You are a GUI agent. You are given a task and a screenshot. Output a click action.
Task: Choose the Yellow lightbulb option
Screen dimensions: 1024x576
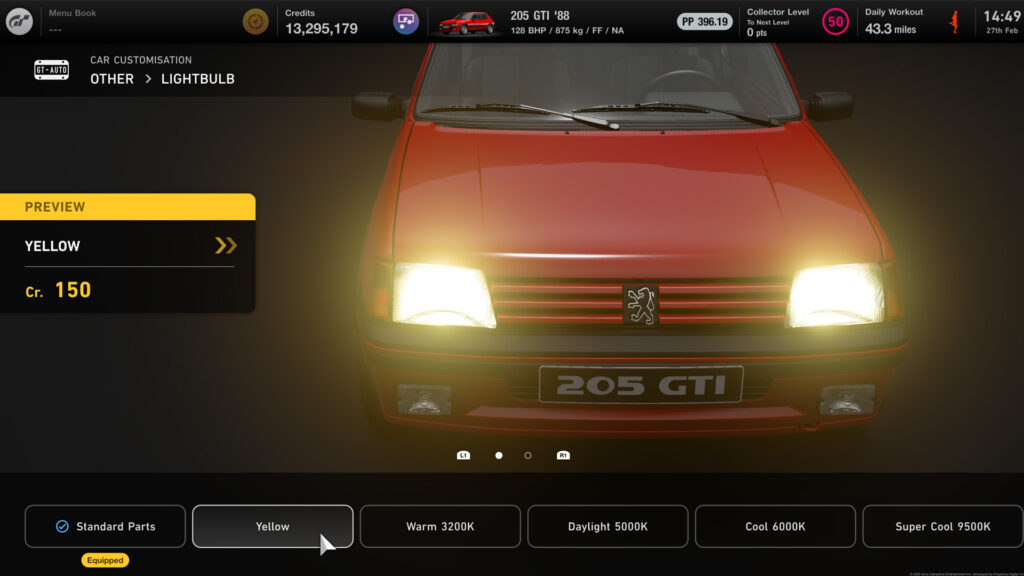click(x=272, y=526)
